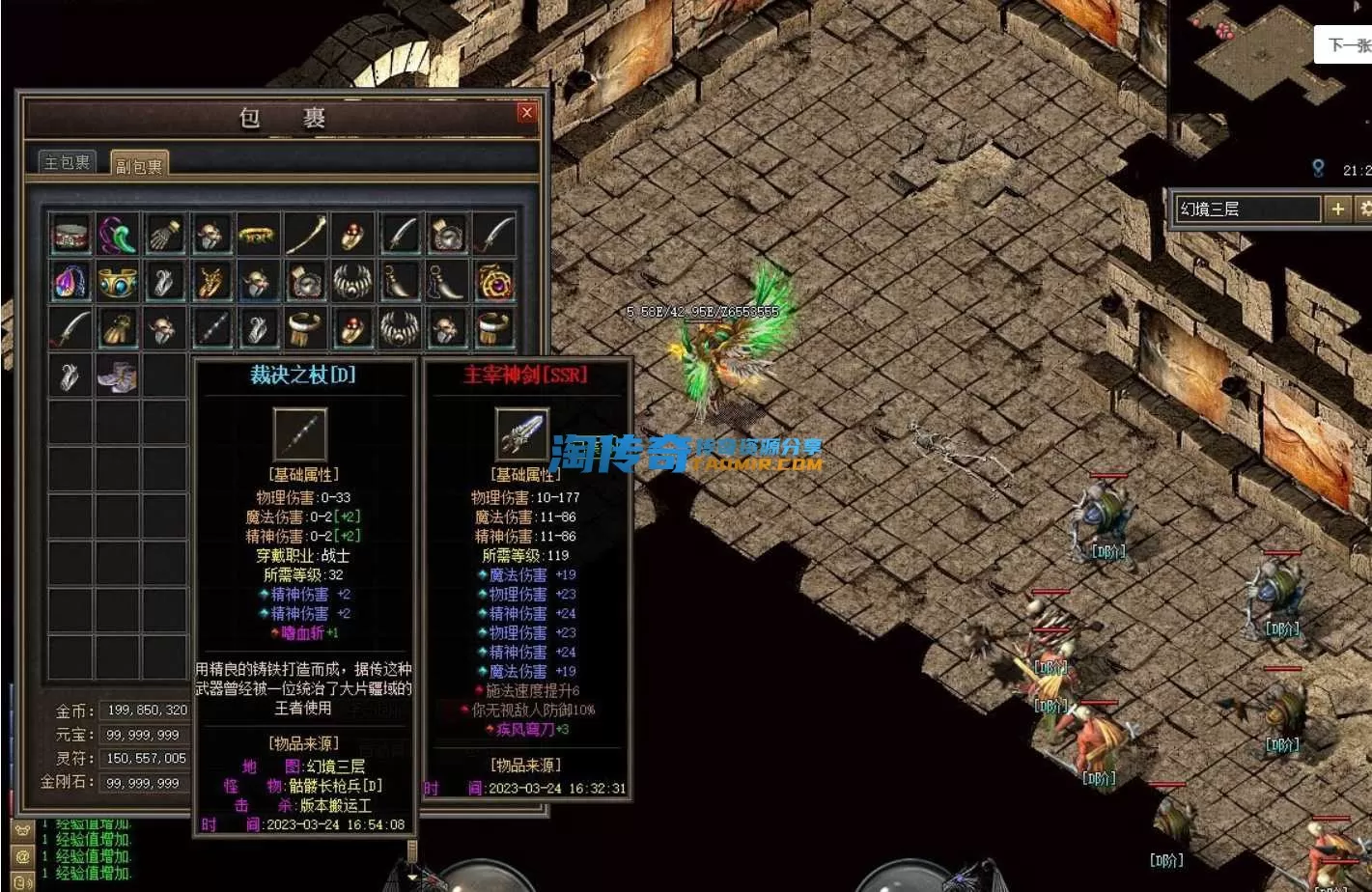Close the 包裹 inventory window
Image resolution: width=1372 pixels, height=892 pixels.
point(526,113)
